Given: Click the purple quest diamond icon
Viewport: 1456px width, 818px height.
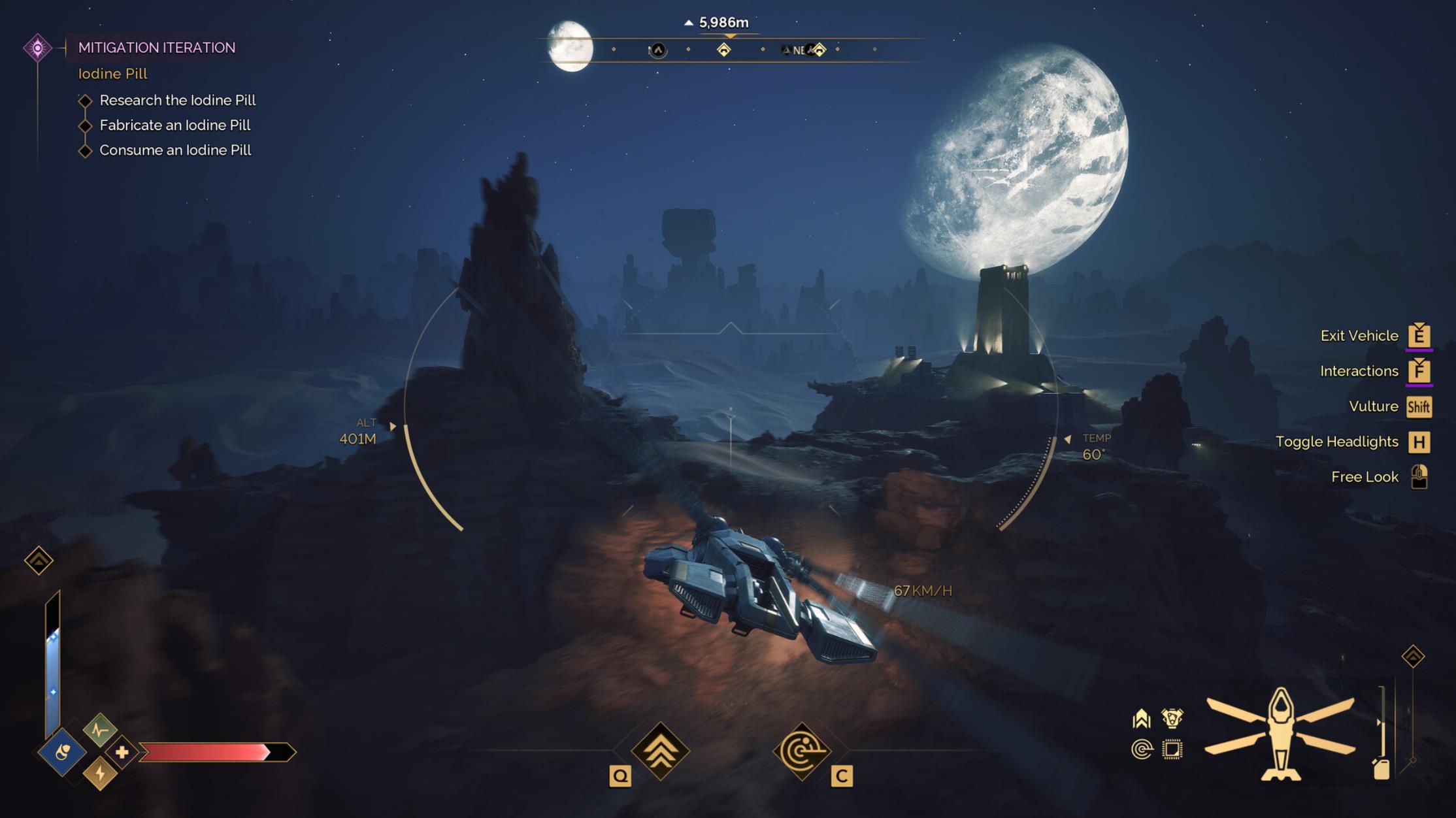Looking at the screenshot, I should pyautogui.click(x=38, y=48).
